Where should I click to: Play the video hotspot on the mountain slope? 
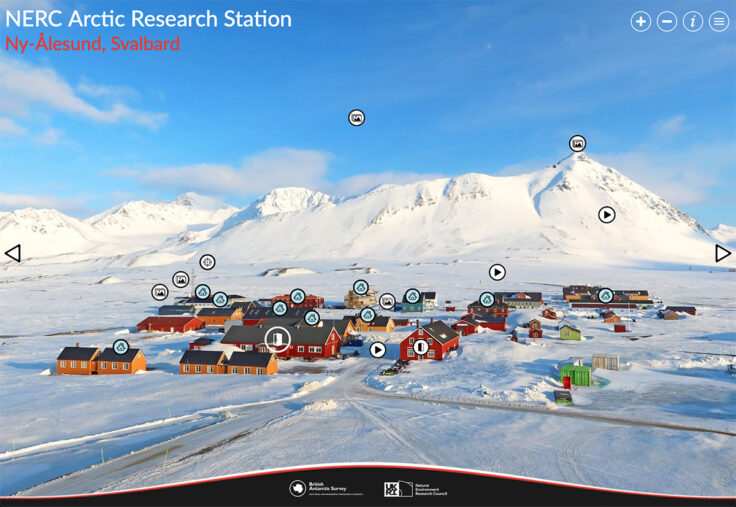[x=606, y=214]
